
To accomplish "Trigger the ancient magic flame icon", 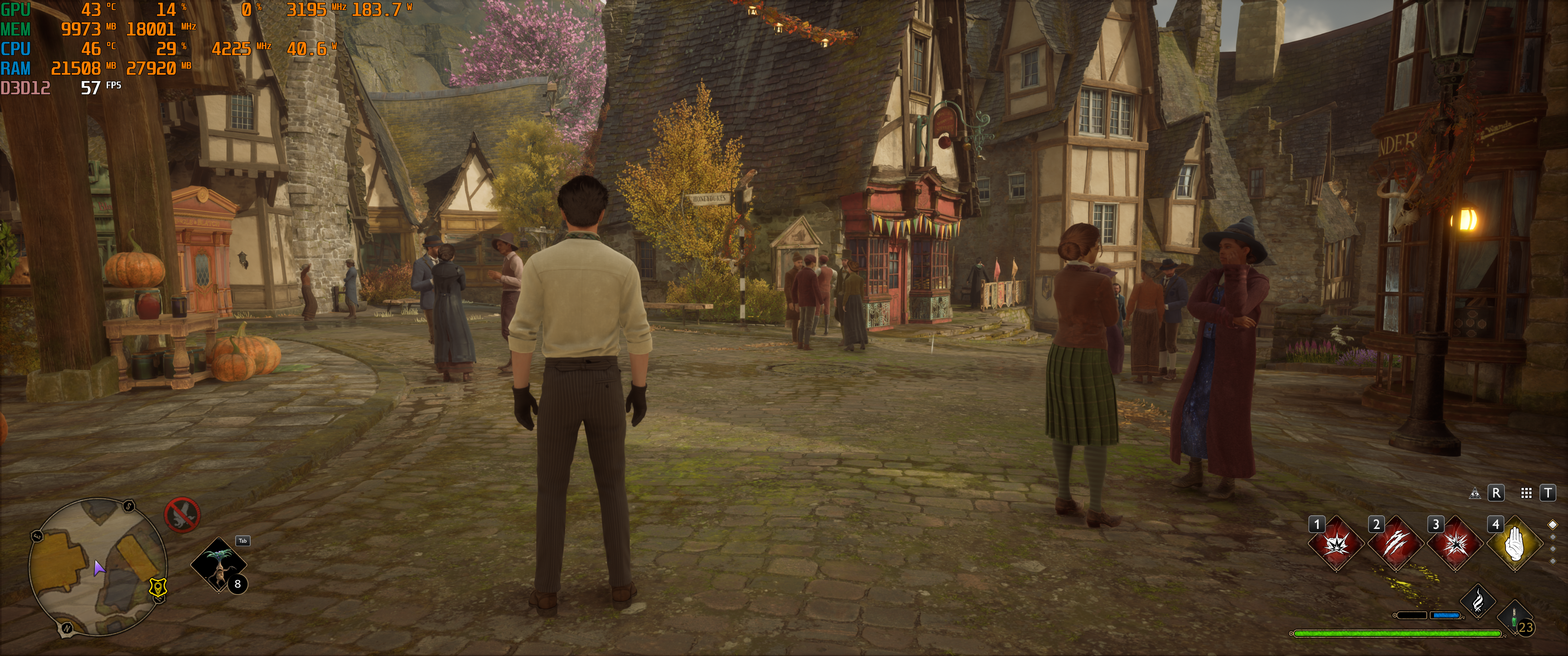I will (1478, 601).
